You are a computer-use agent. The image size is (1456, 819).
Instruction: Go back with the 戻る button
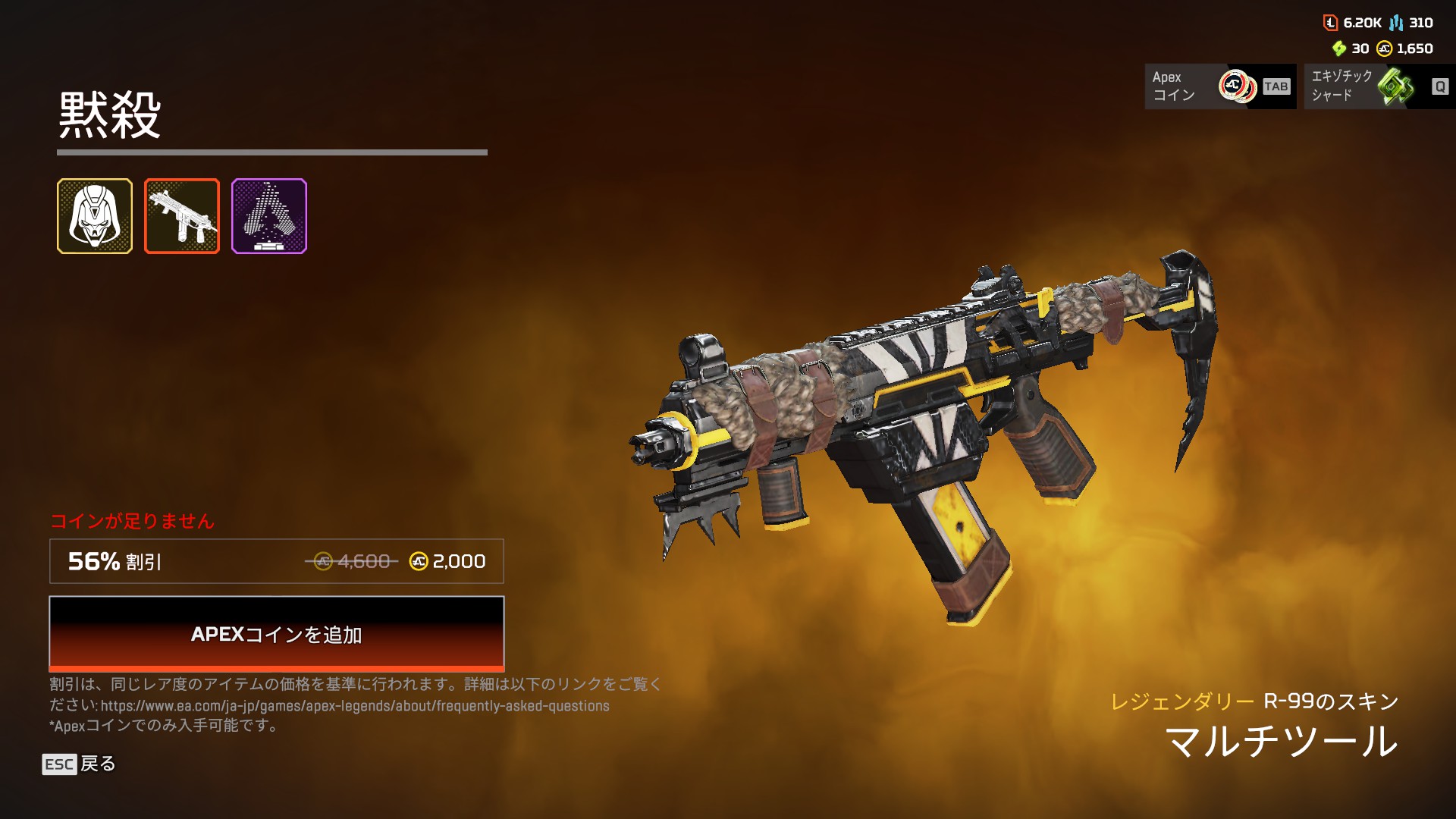[79, 764]
